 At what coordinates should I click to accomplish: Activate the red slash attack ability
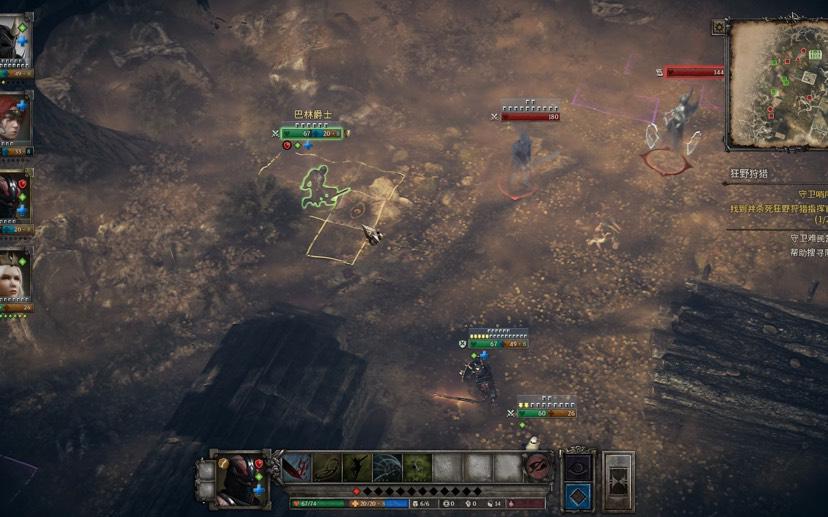click(297, 468)
